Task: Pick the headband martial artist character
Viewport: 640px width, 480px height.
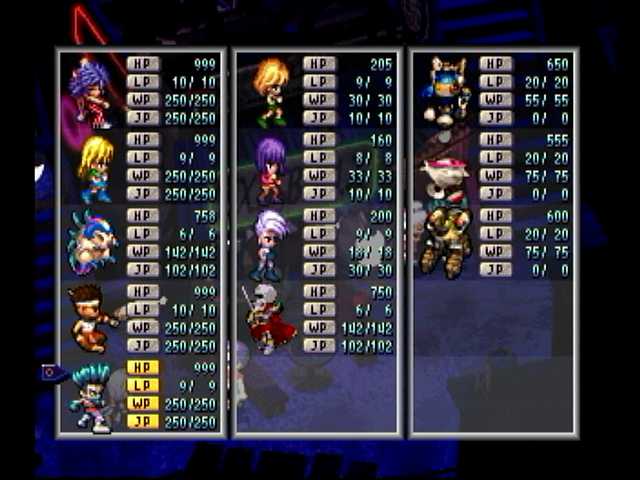Action: (x=91, y=319)
